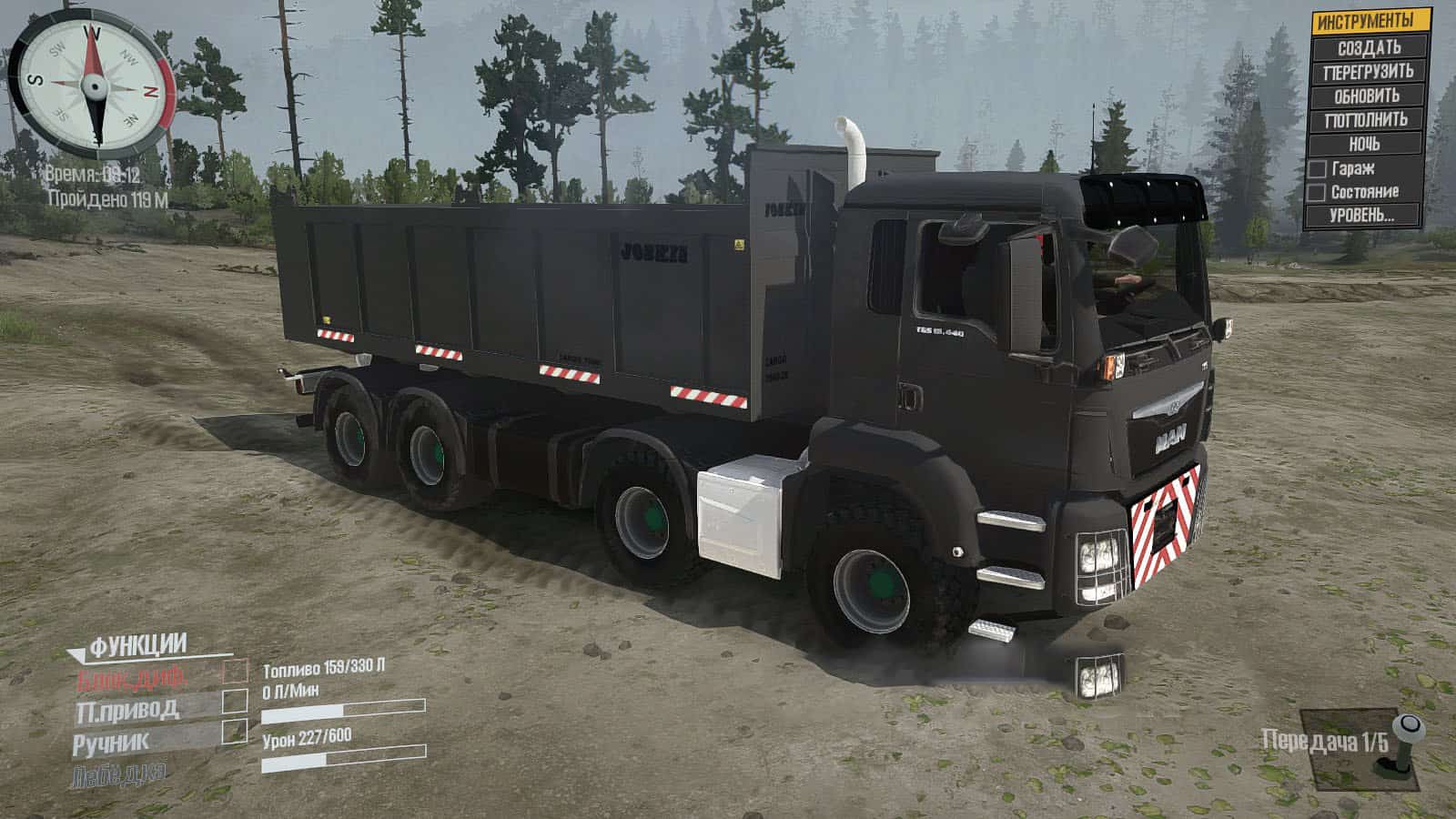Toggle the Ручник handbrake
Image resolution: width=1456 pixels, height=819 pixels.
coord(235,731)
